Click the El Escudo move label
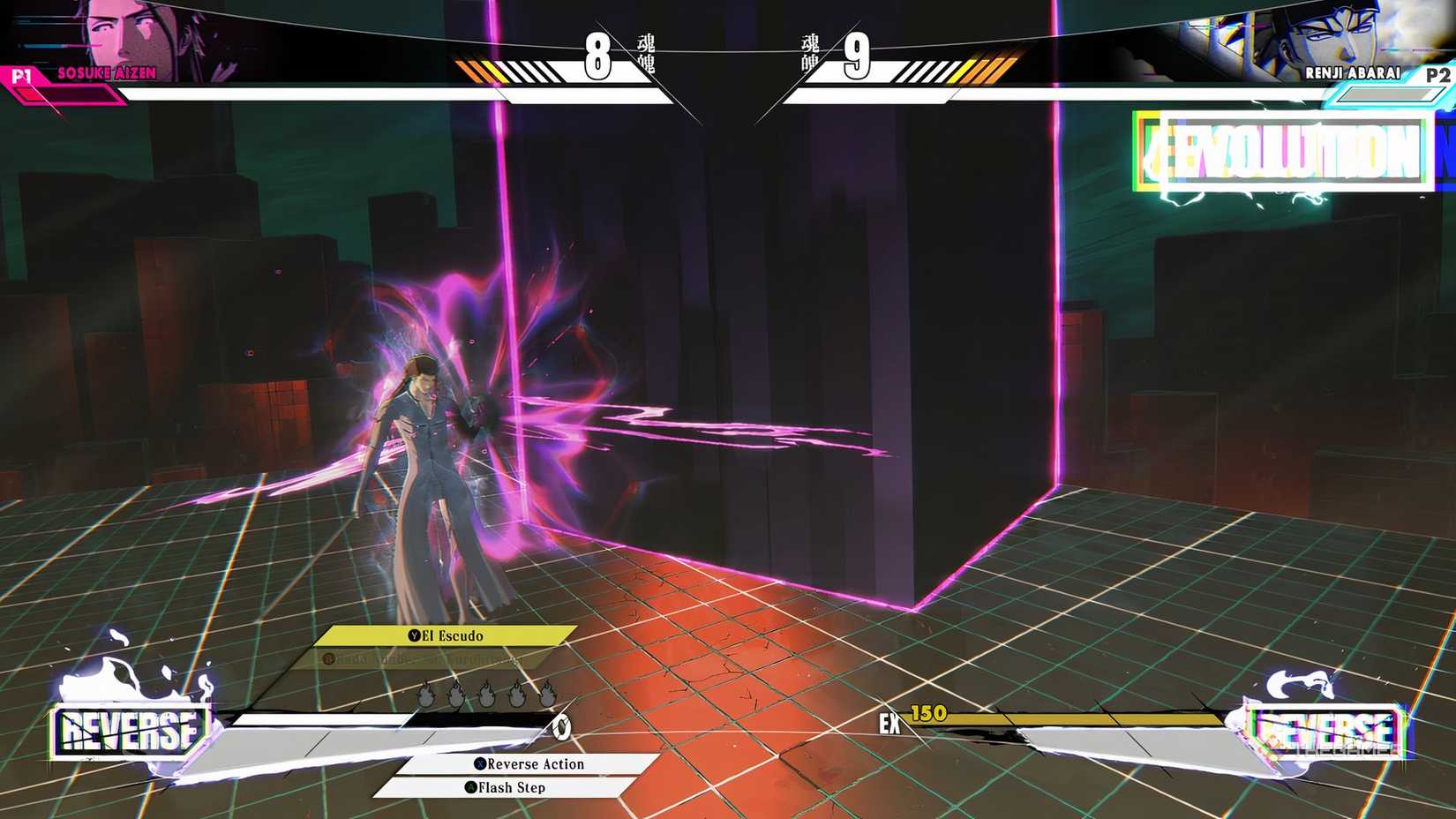Screen dimensions: 1456x819 (452, 636)
